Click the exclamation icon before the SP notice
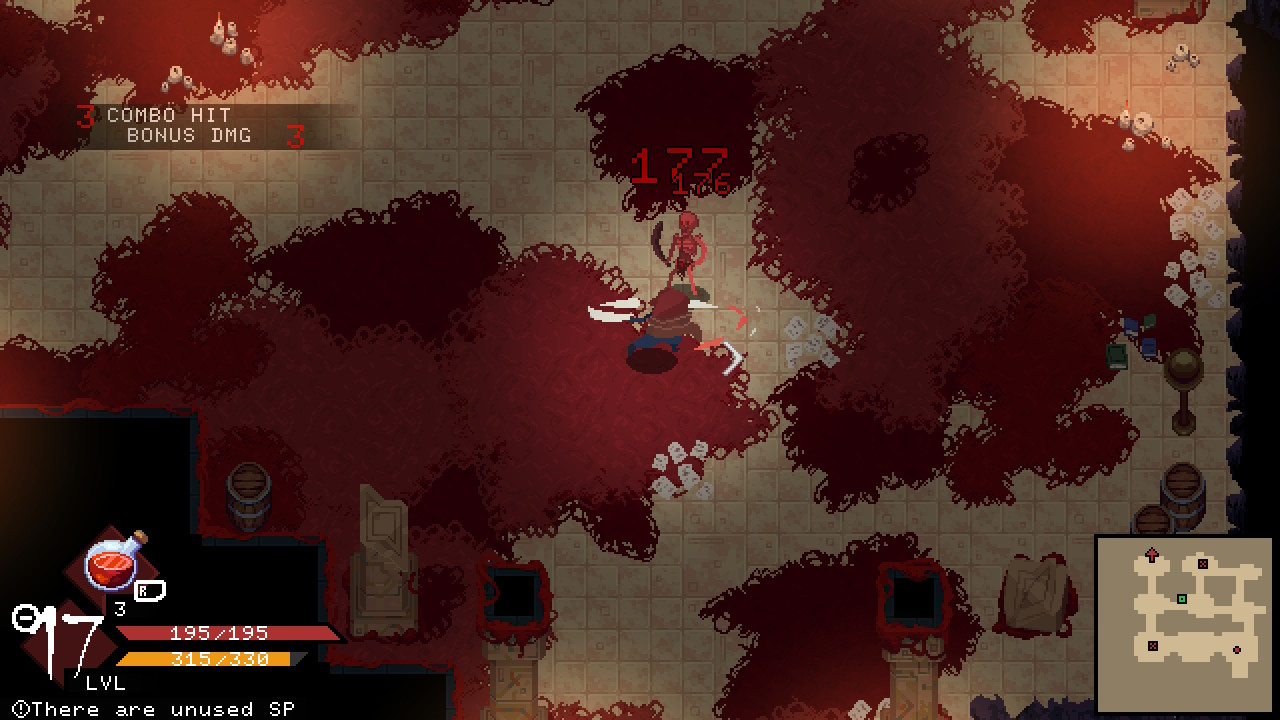This screenshot has height=720, width=1280. click(x=20, y=709)
